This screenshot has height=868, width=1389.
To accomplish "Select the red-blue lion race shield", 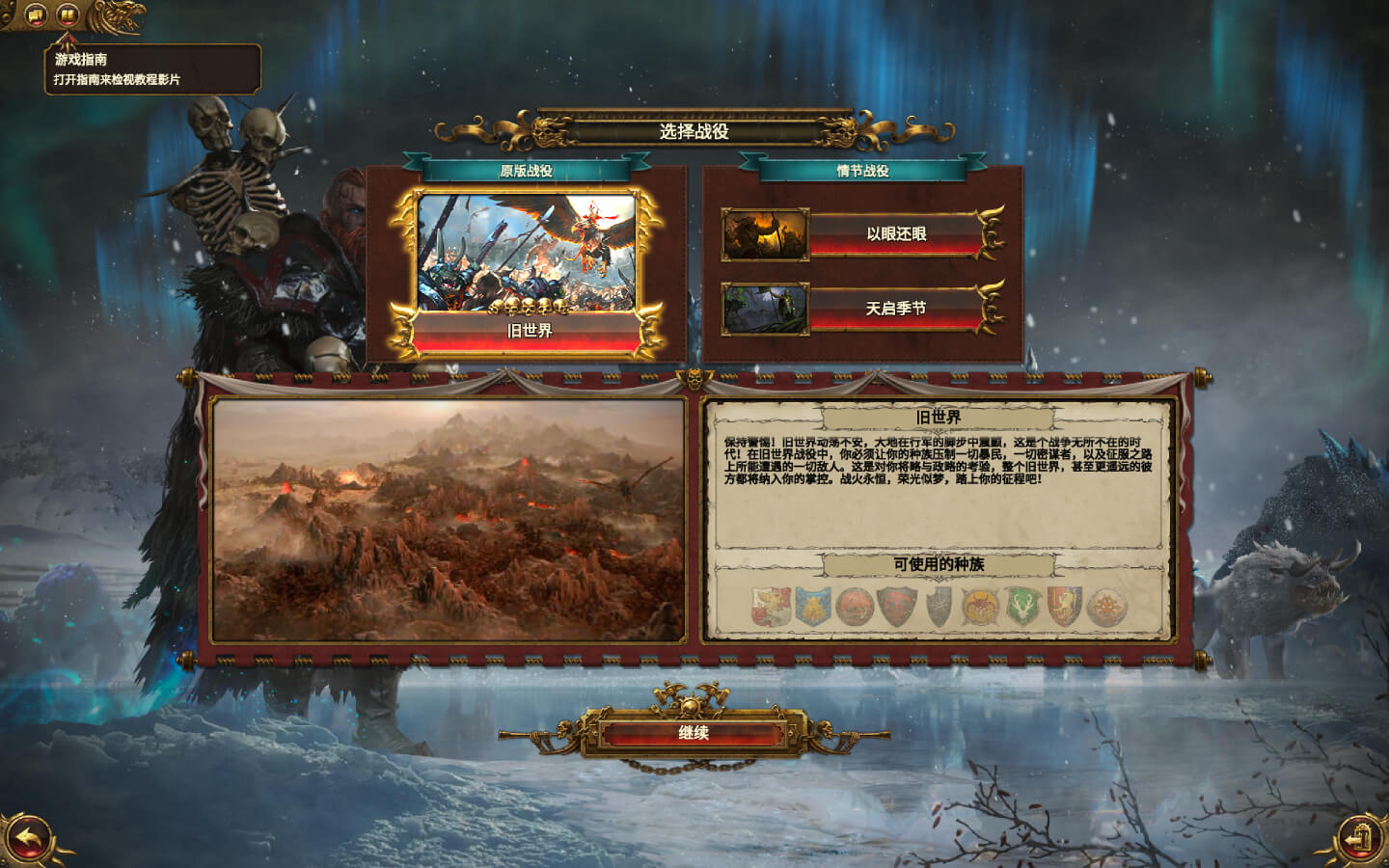I will [1063, 607].
